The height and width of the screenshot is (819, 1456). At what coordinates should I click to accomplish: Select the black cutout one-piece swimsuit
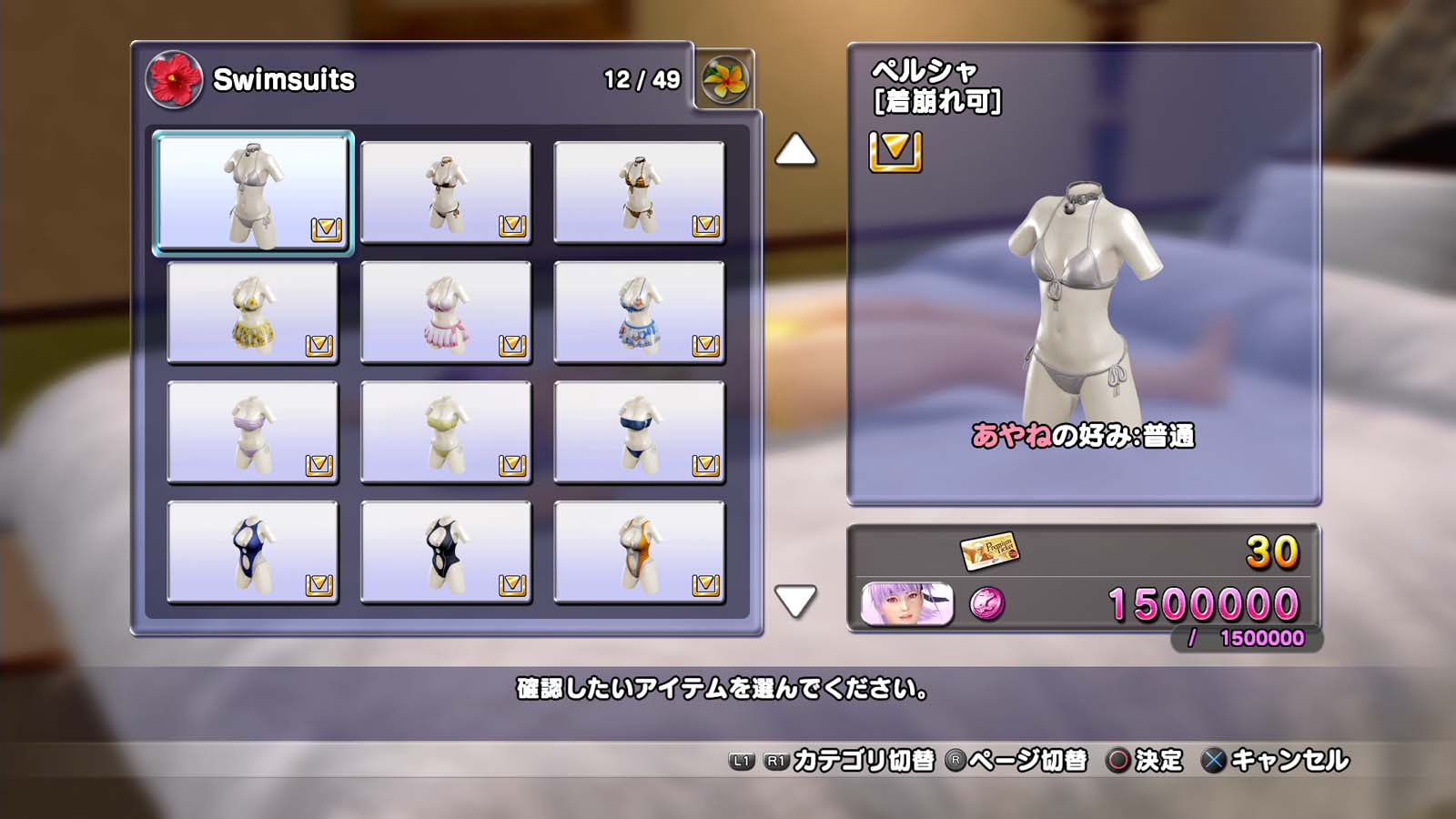(x=446, y=553)
